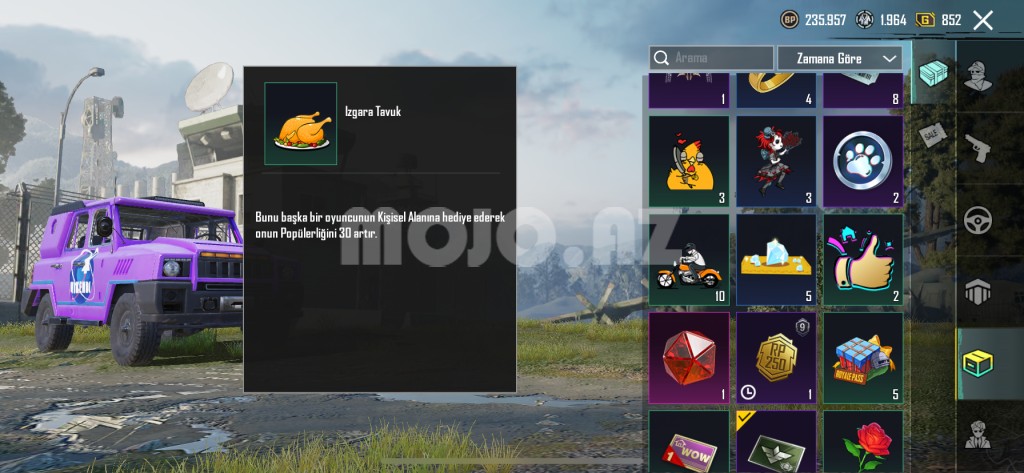Pick the blue crystal item slot
1024x473 pixels.
(776, 260)
